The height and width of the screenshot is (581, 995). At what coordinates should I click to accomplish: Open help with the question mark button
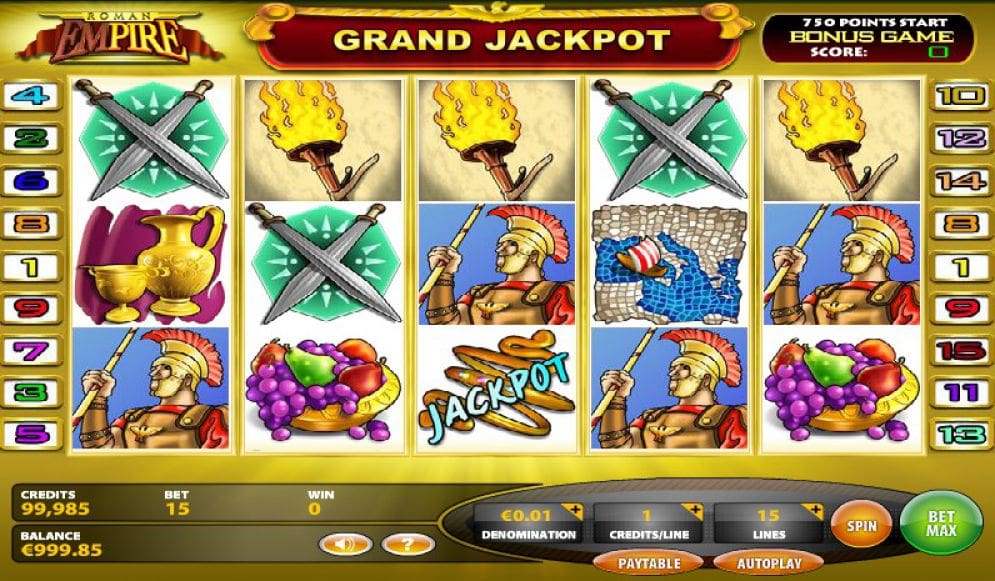[x=408, y=545]
